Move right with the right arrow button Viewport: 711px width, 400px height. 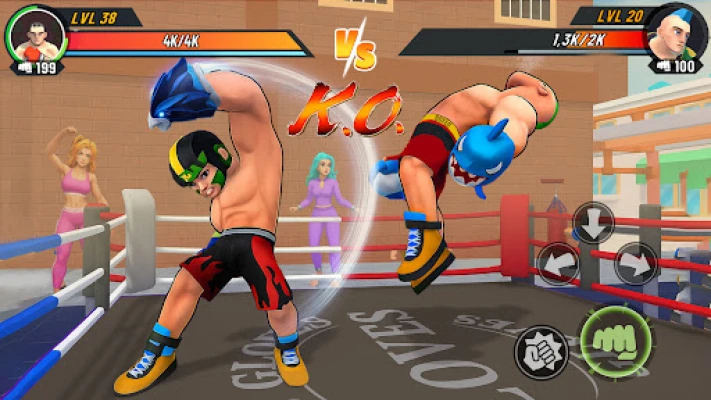(634, 264)
